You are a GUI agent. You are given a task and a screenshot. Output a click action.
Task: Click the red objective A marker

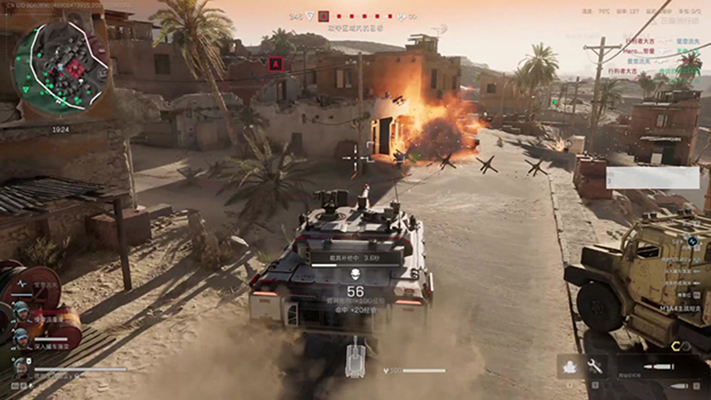[276, 63]
